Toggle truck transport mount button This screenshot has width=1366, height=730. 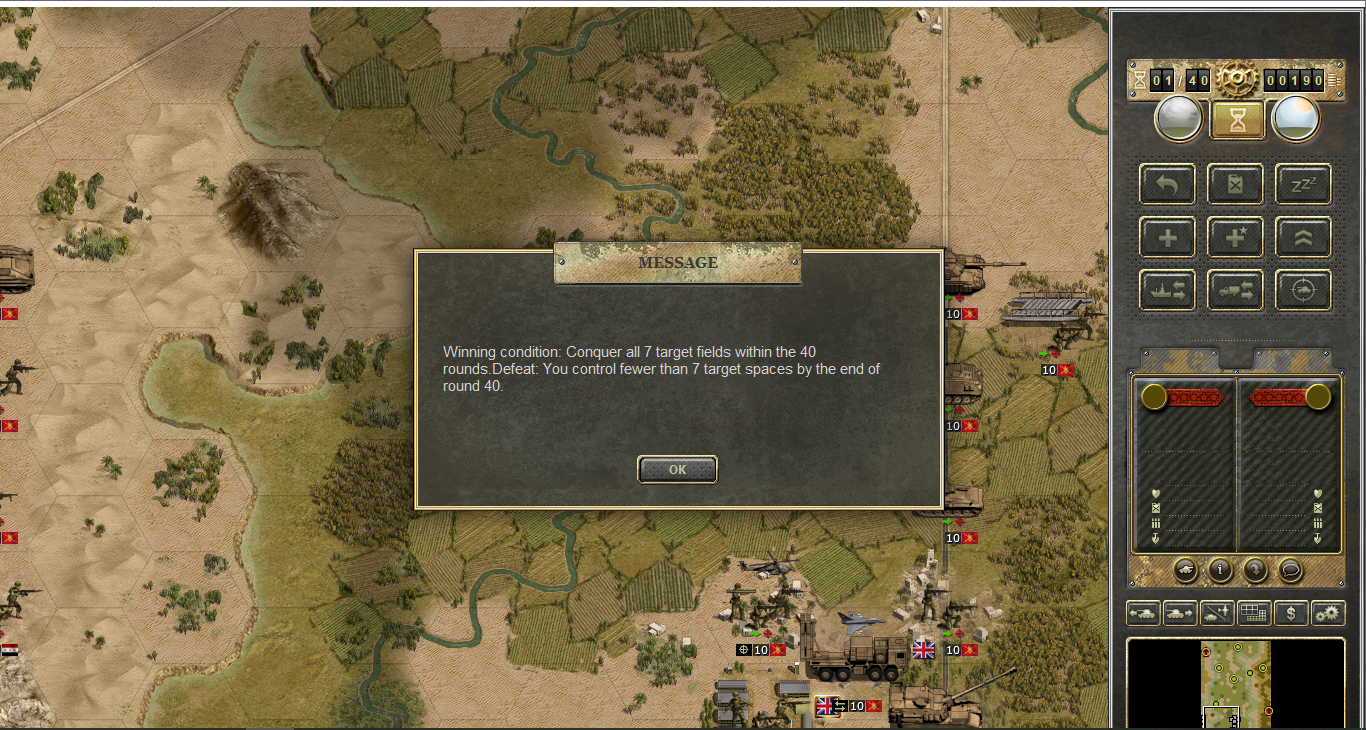click(x=1235, y=290)
